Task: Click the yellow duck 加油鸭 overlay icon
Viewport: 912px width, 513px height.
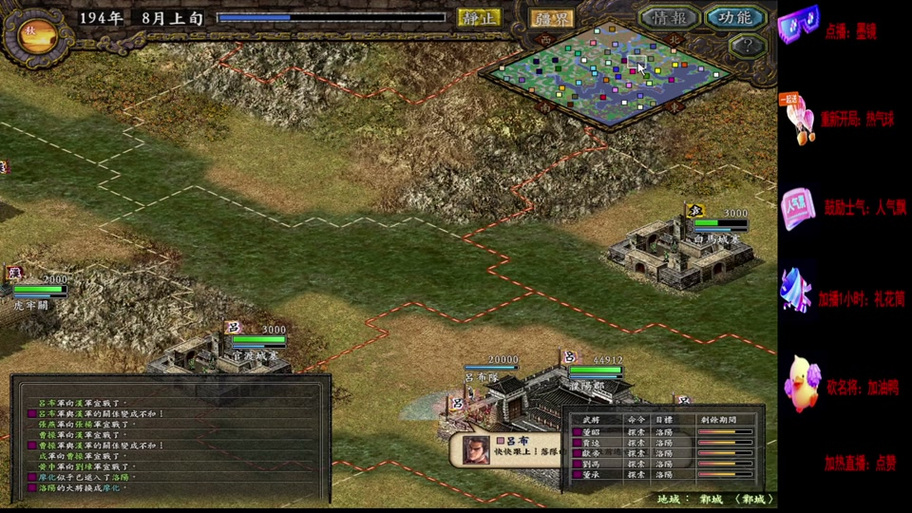Action: pyautogui.click(x=800, y=384)
